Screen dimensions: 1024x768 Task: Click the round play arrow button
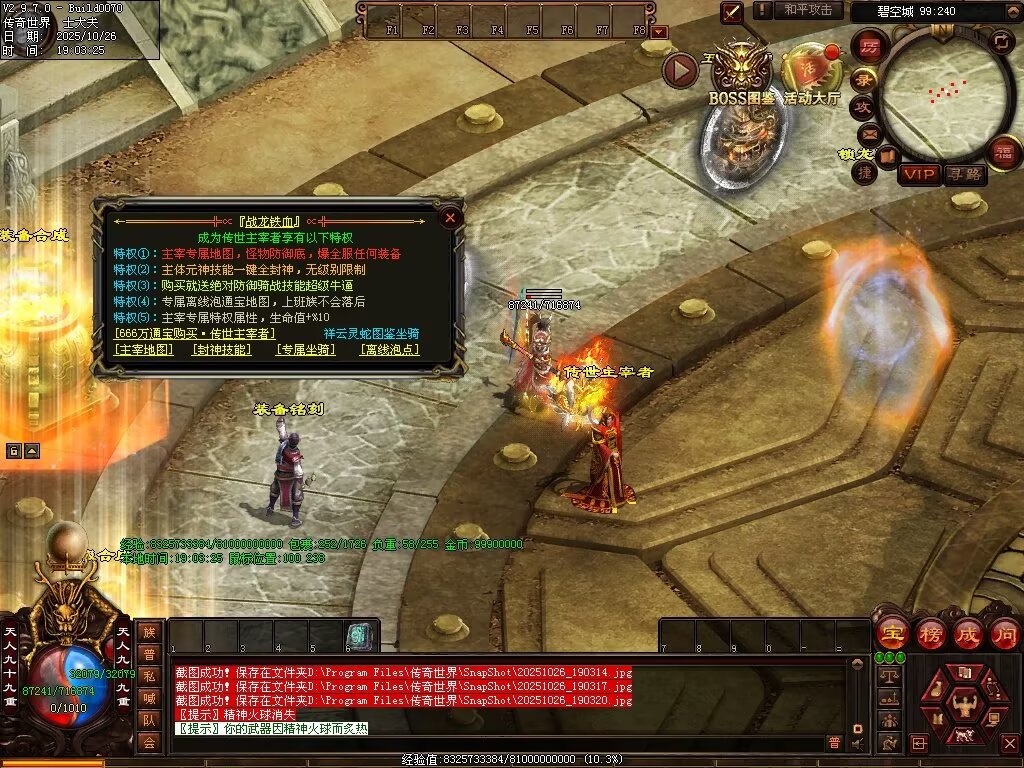pyautogui.click(x=680, y=70)
